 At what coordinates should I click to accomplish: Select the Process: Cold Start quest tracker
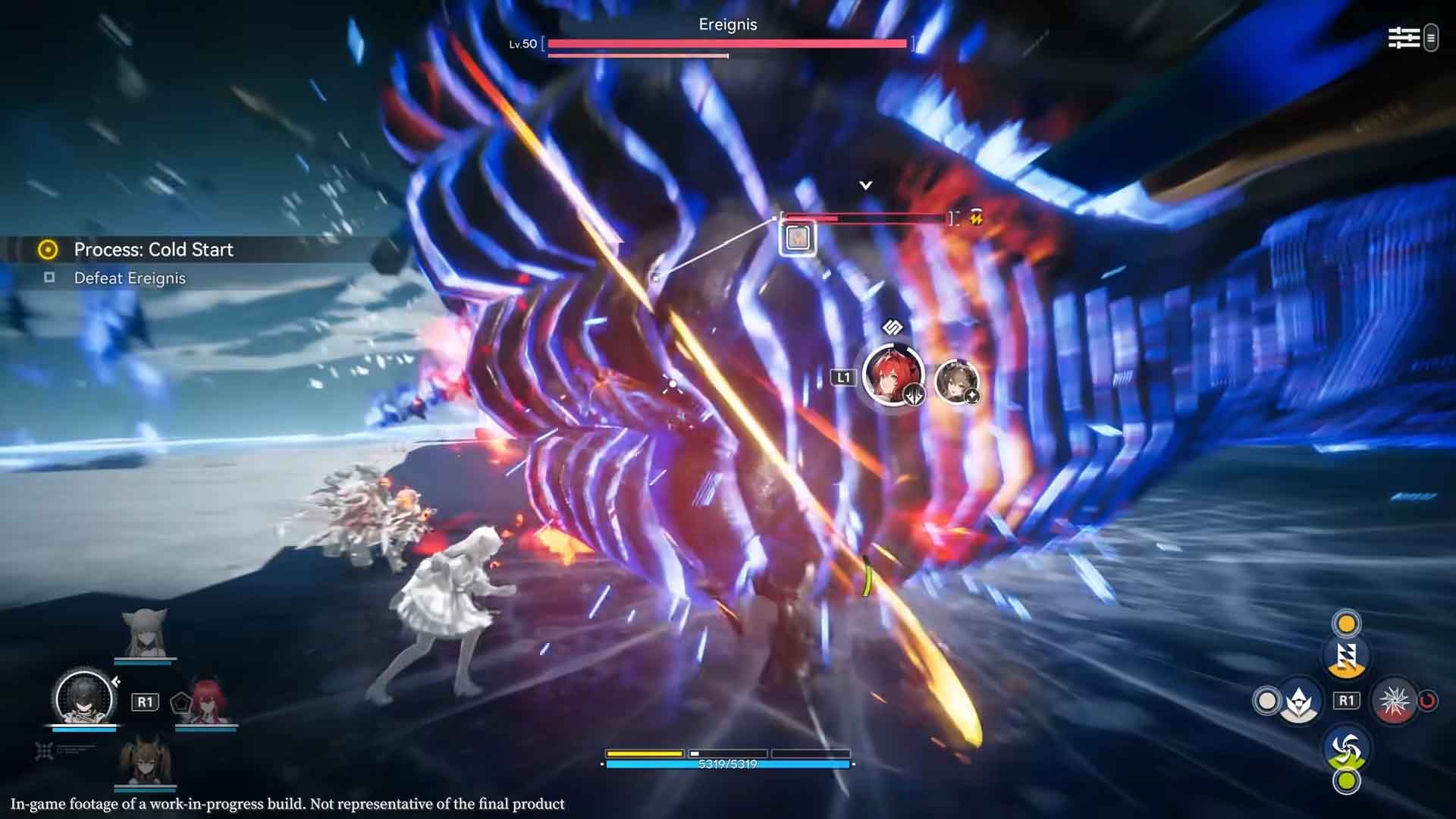(x=153, y=249)
